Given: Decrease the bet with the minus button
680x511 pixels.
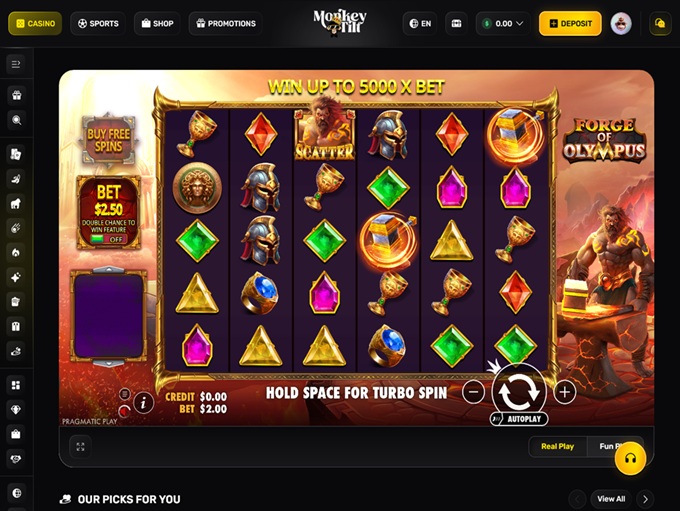Looking at the screenshot, I should (474, 392).
